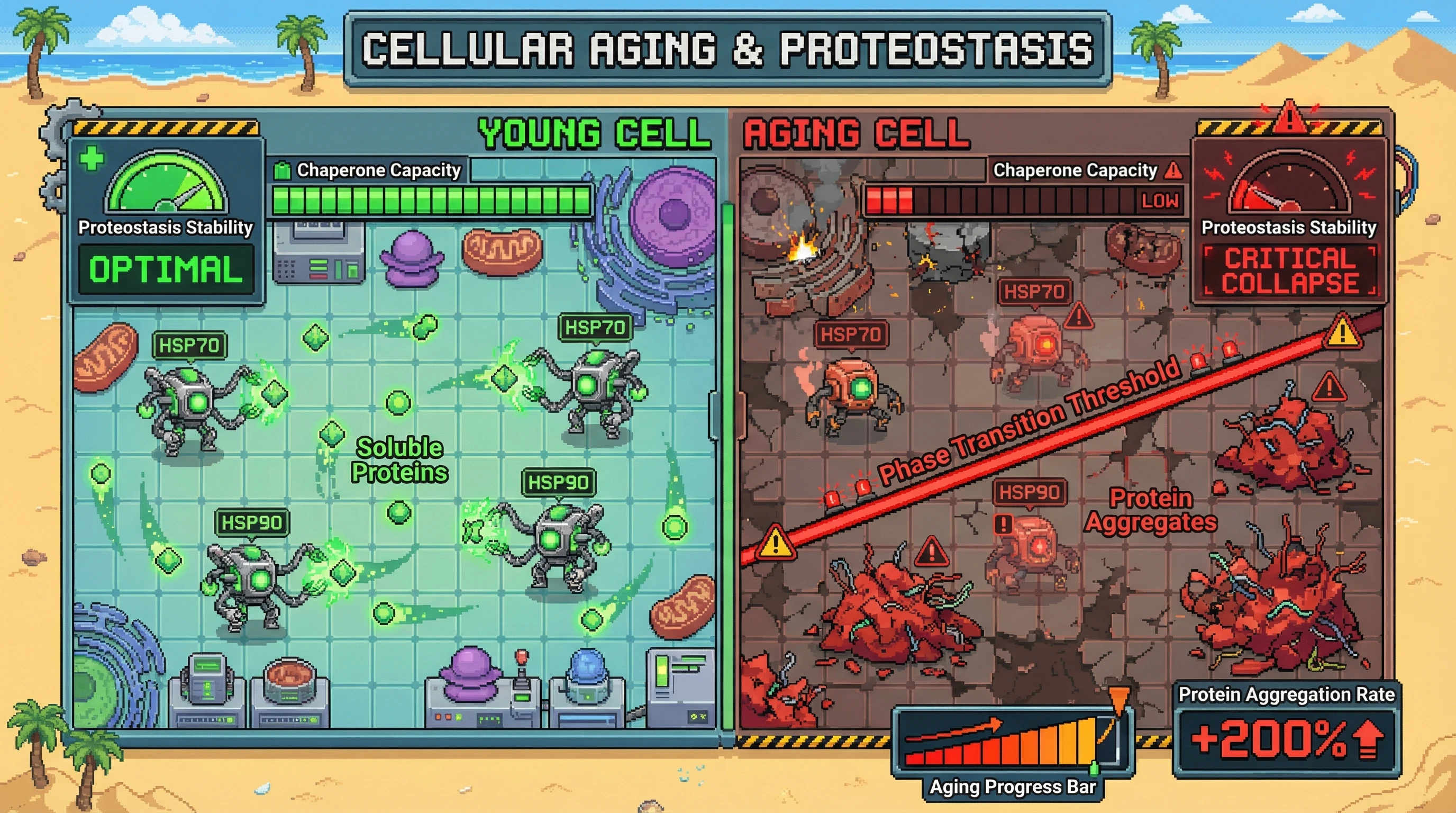Select the YOUNG CELL panel header
The width and height of the screenshot is (1456, 813).
[x=594, y=134]
